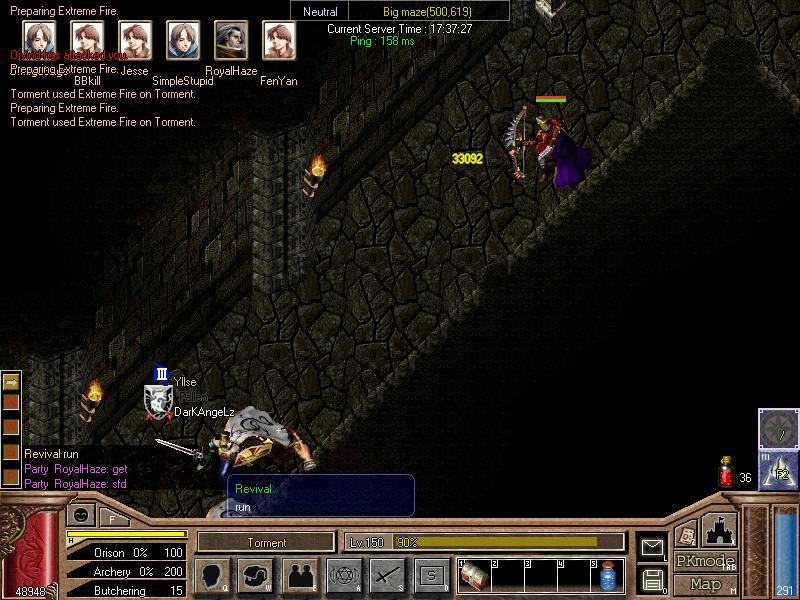Select the F tab above the skill list

click(x=113, y=518)
